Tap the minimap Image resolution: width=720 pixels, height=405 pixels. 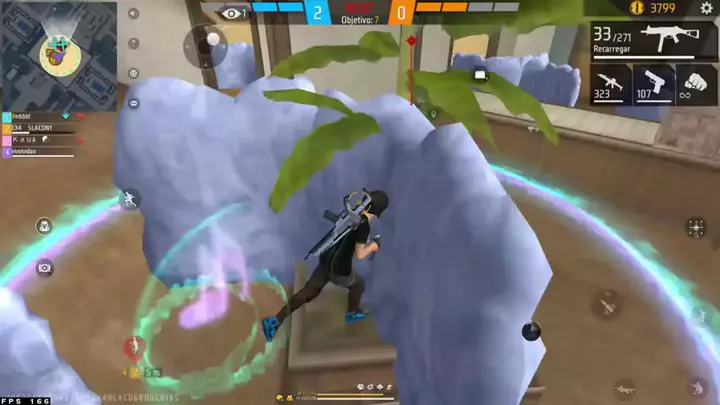pyautogui.click(x=58, y=54)
